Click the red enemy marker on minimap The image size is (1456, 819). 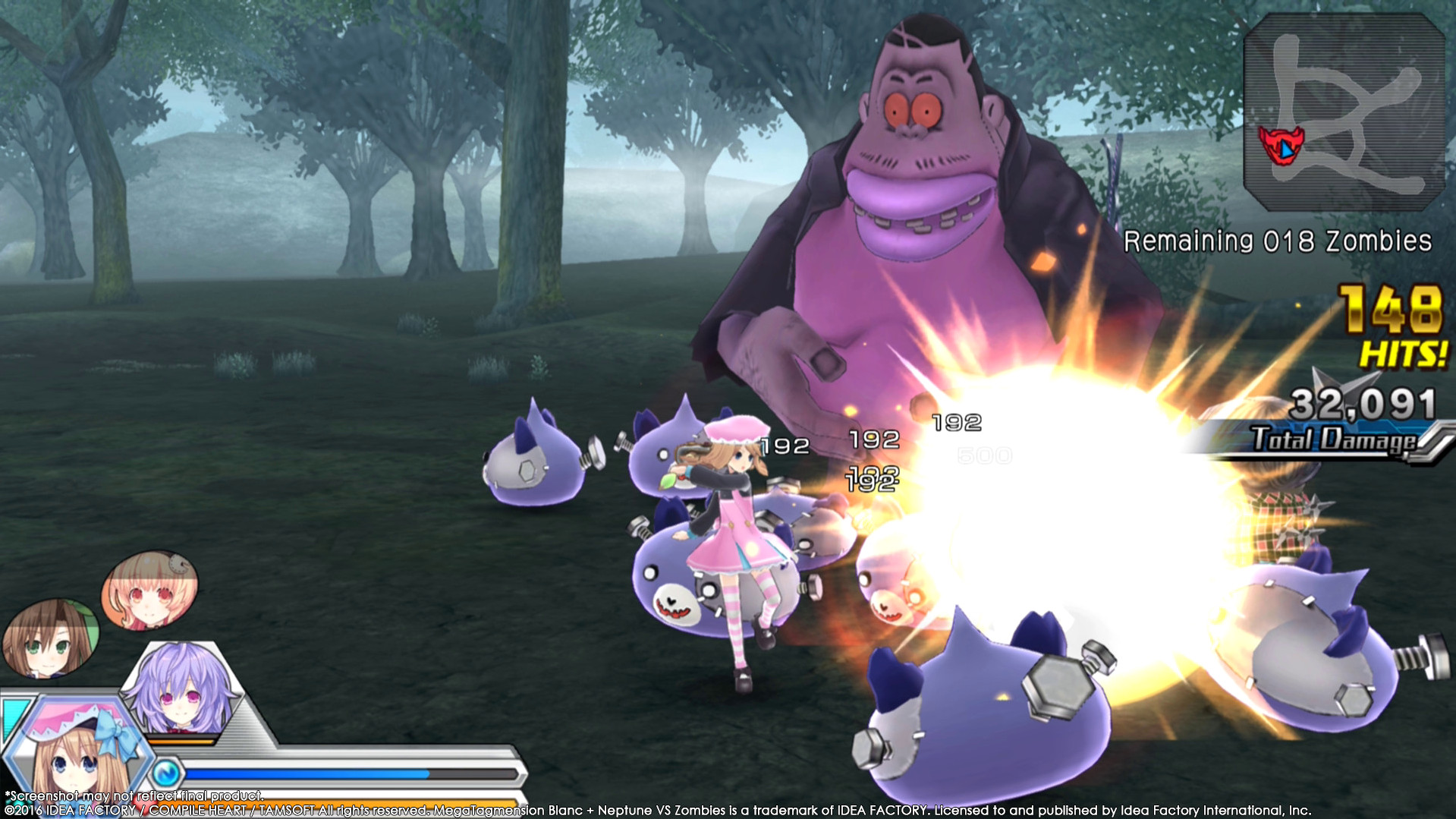coord(1281,146)
